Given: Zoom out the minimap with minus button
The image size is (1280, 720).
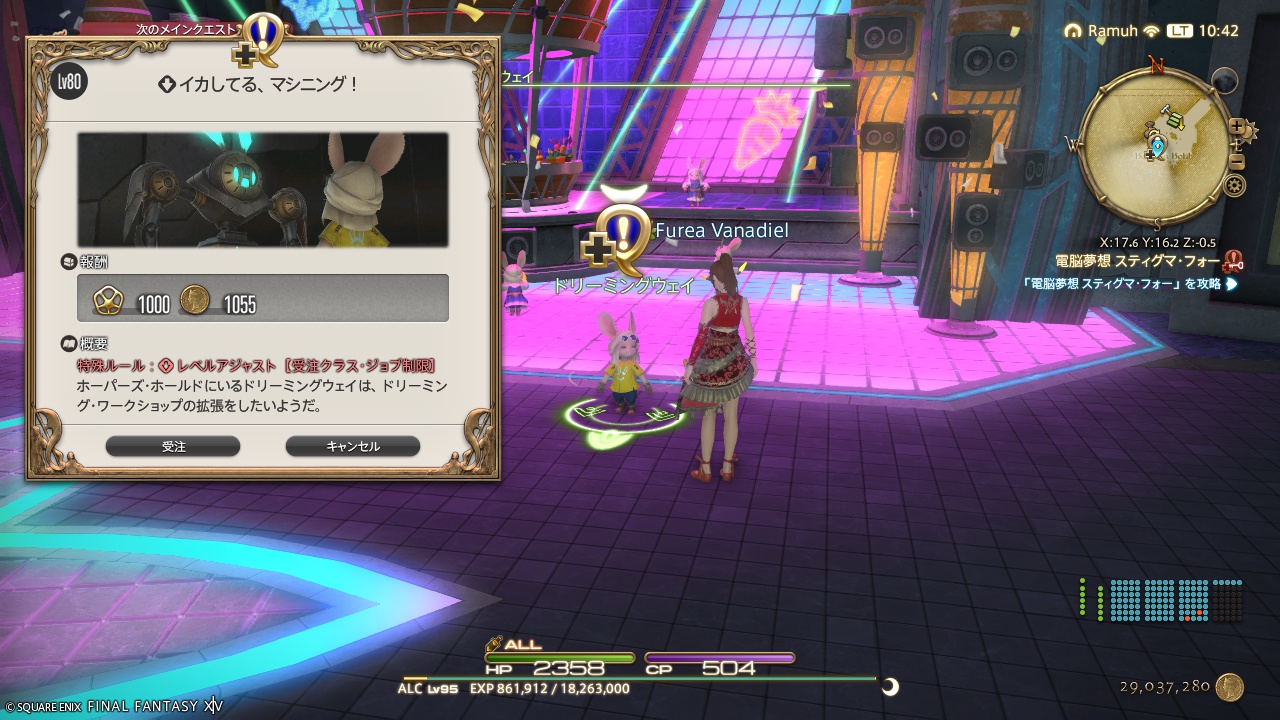Looking at the screenshot, I should pyautogui.click(x=1237, y=161).
